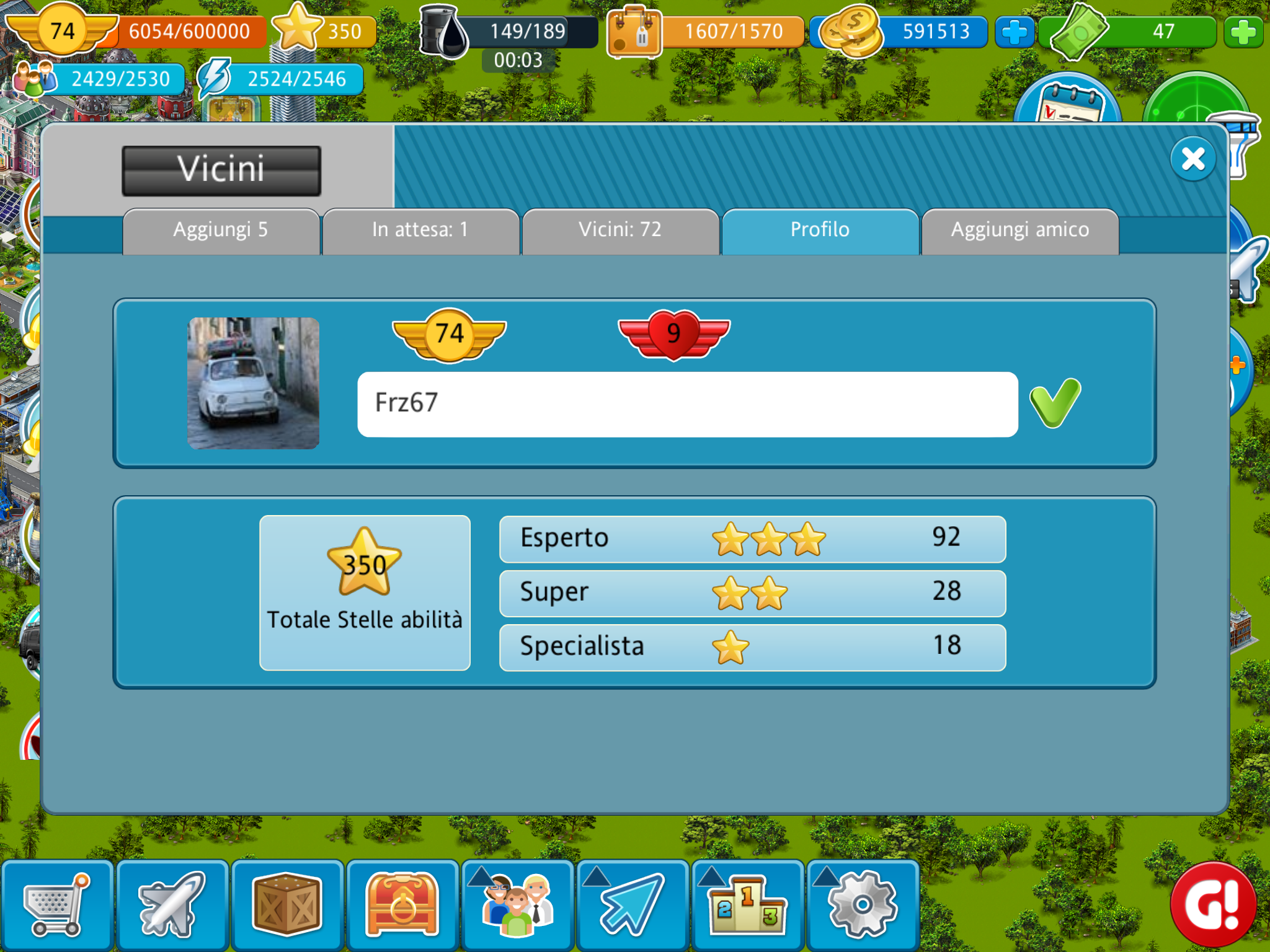Open the gear settings menu
This screenshot has width=1270, height=952.
(863, 906)
